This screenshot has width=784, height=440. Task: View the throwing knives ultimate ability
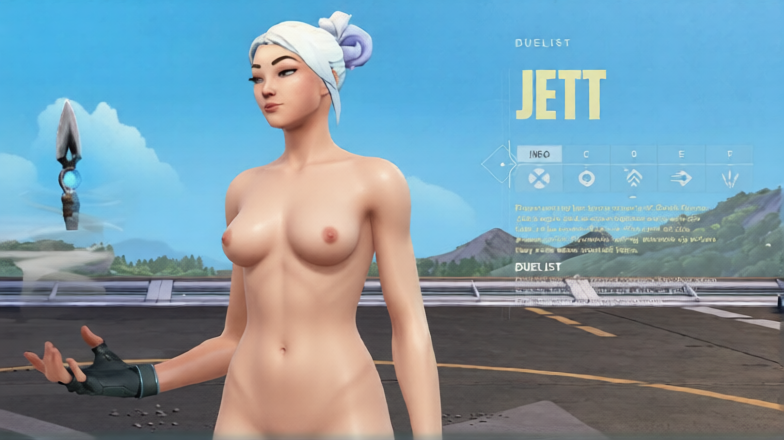pyautogui.click(x=729, y=178)
